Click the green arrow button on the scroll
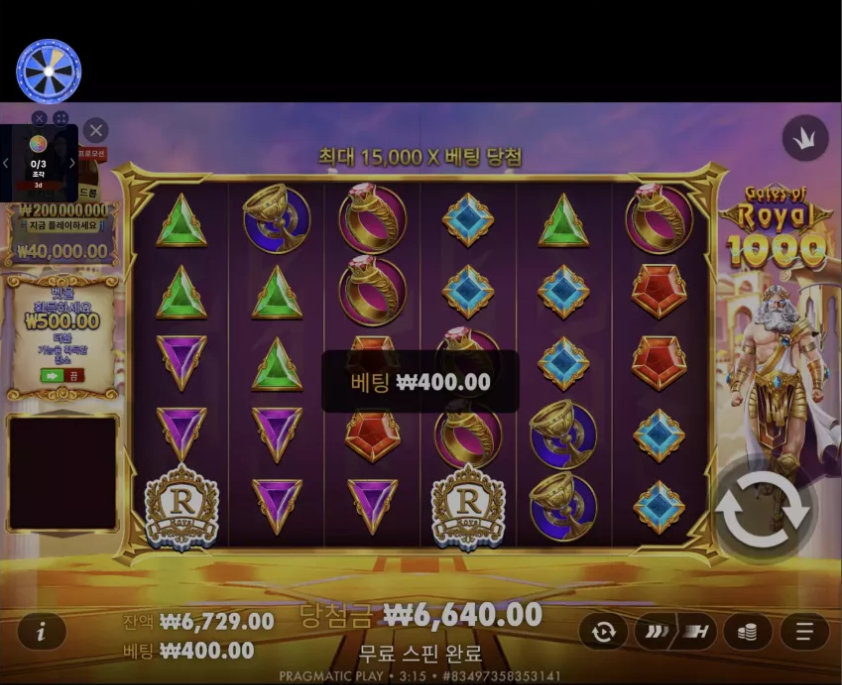Image resolution: width=842 pixels, height=685 pixels. pyautogui.click(x=52, y=375)
